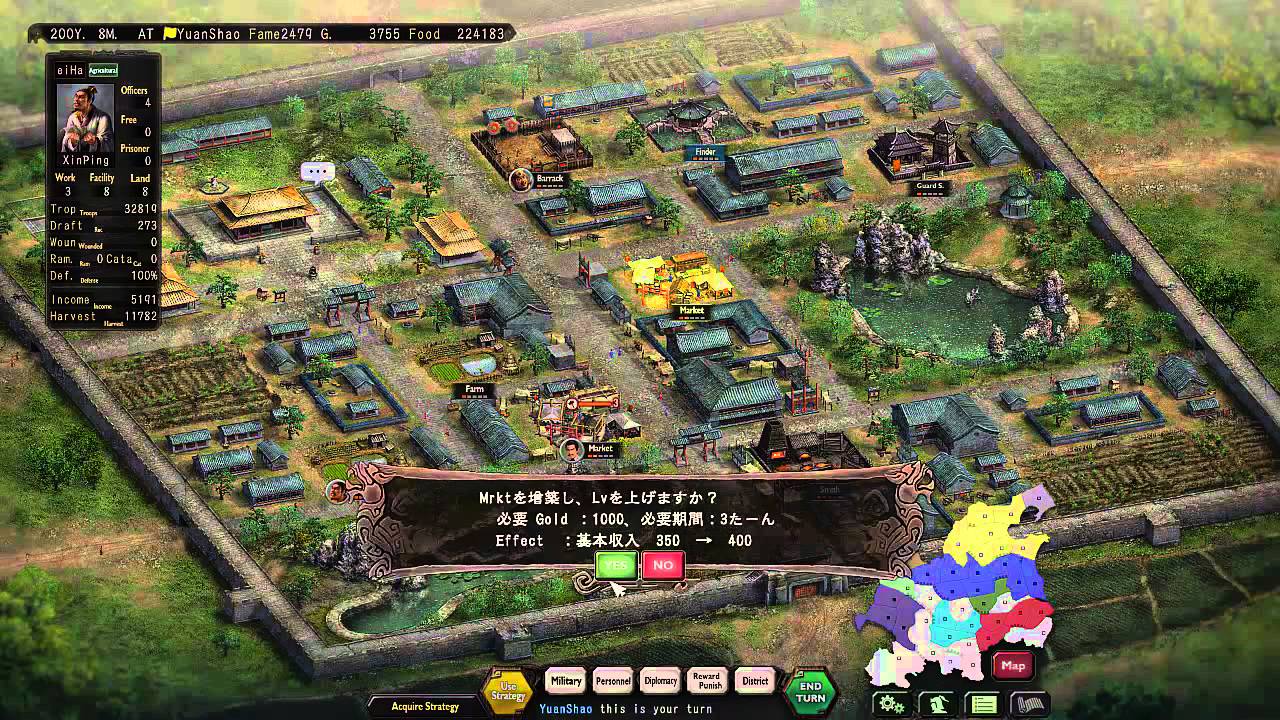Open the Reward Punish menu
This screenshot has height=720, width=1280.
point(709,681)
